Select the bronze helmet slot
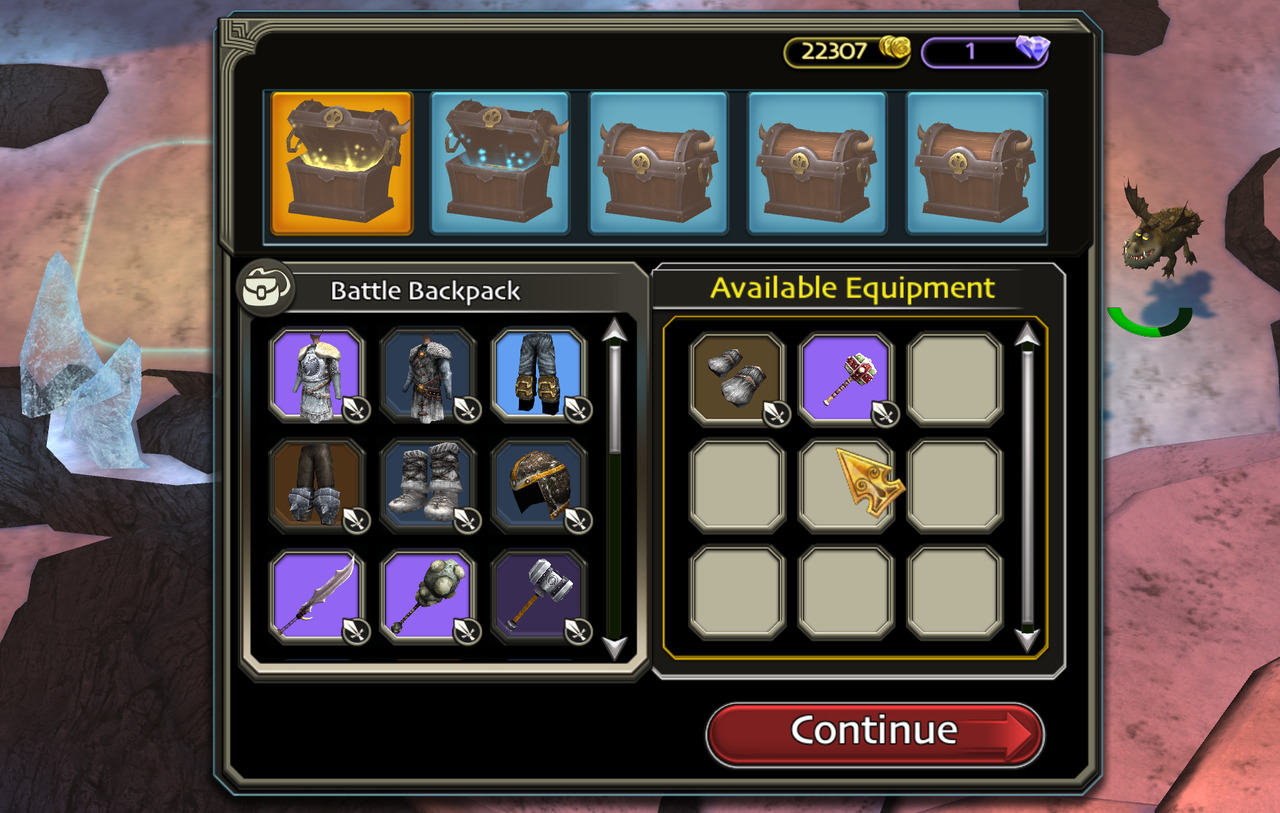This screenshot has height=813, width=1280. point(539,485)
